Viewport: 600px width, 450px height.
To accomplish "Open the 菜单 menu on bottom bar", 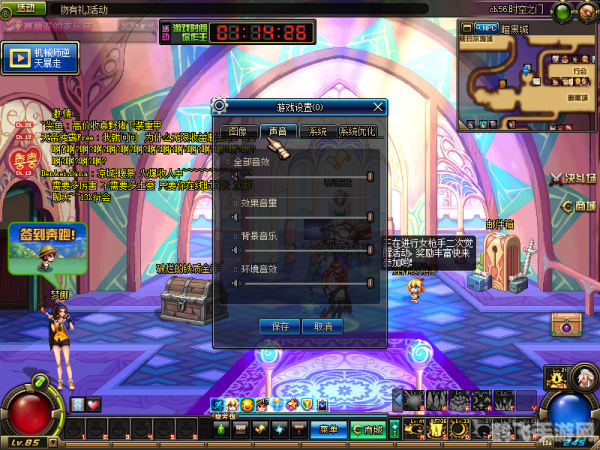I will (328, 429).
